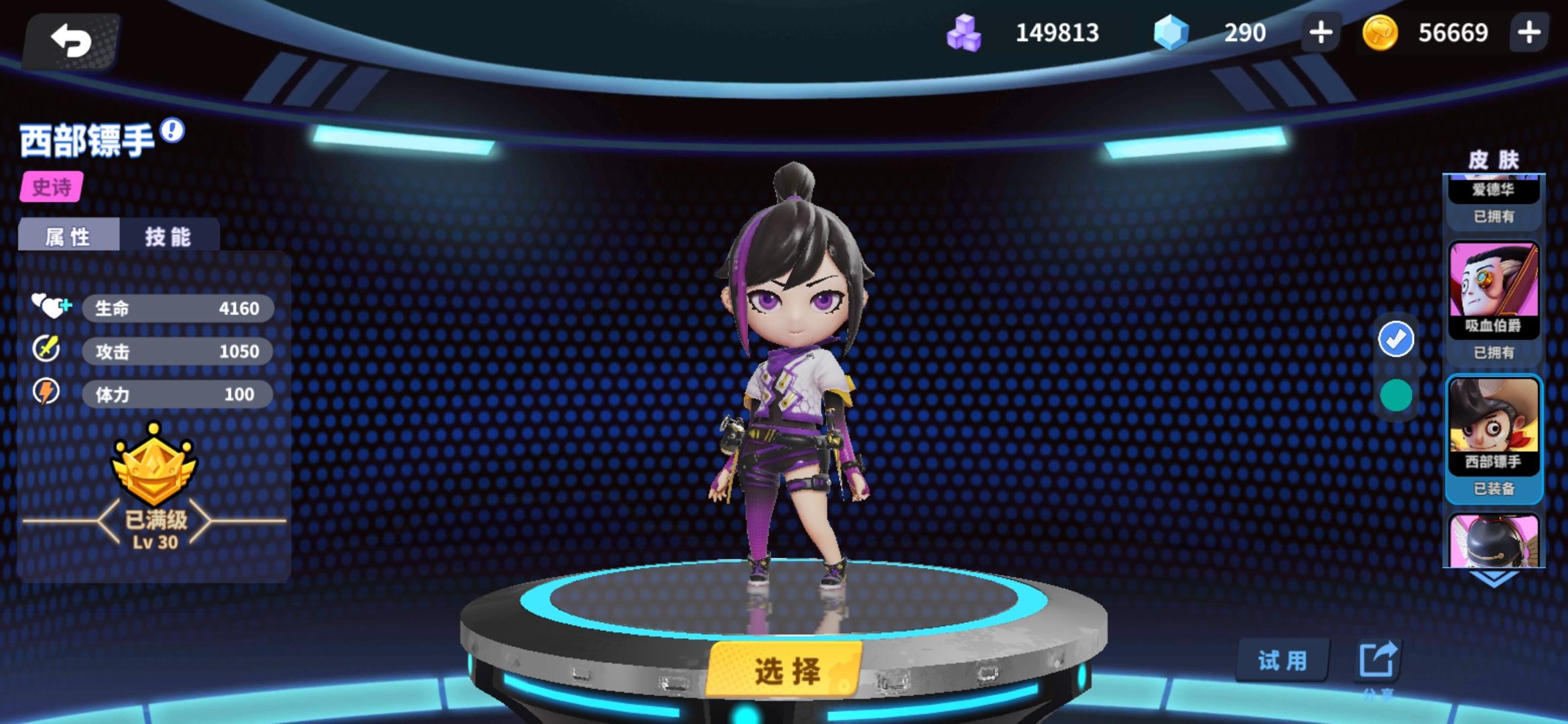Add diamonds with the plus button
This screenshot has width=1568, height=724.
1319,32
